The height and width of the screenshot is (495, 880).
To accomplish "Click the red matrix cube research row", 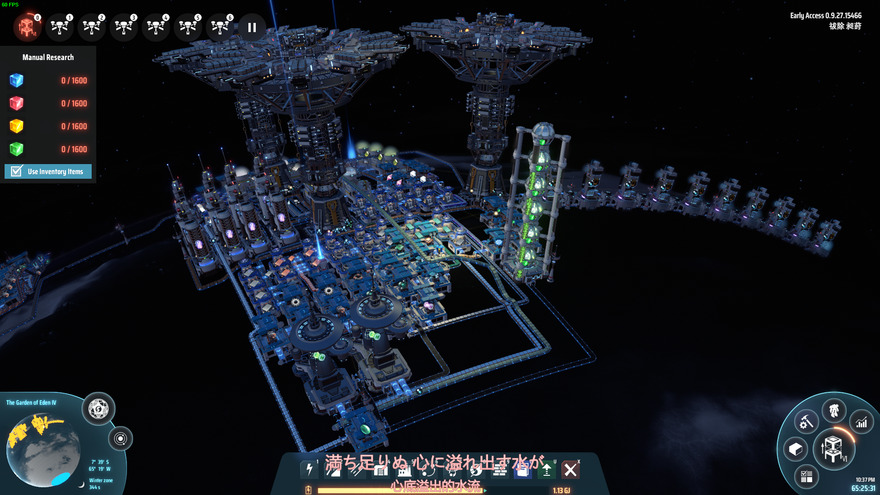I will [x=48, y=103].
